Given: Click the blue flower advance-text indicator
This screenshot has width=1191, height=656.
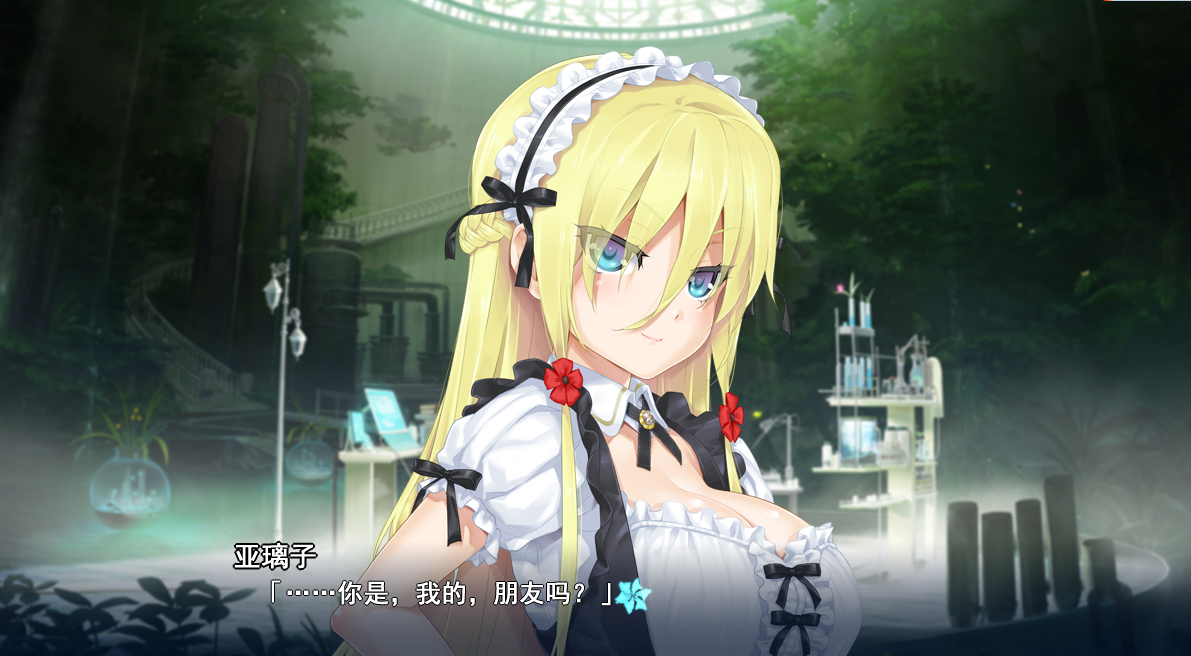Looking at the screenshot, I should 632,595.
